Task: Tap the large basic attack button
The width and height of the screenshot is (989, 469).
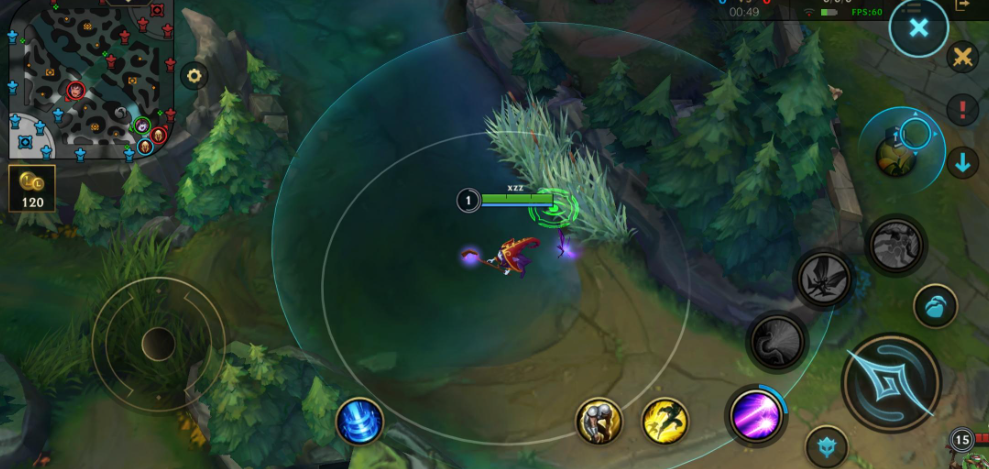Action: 891,382
